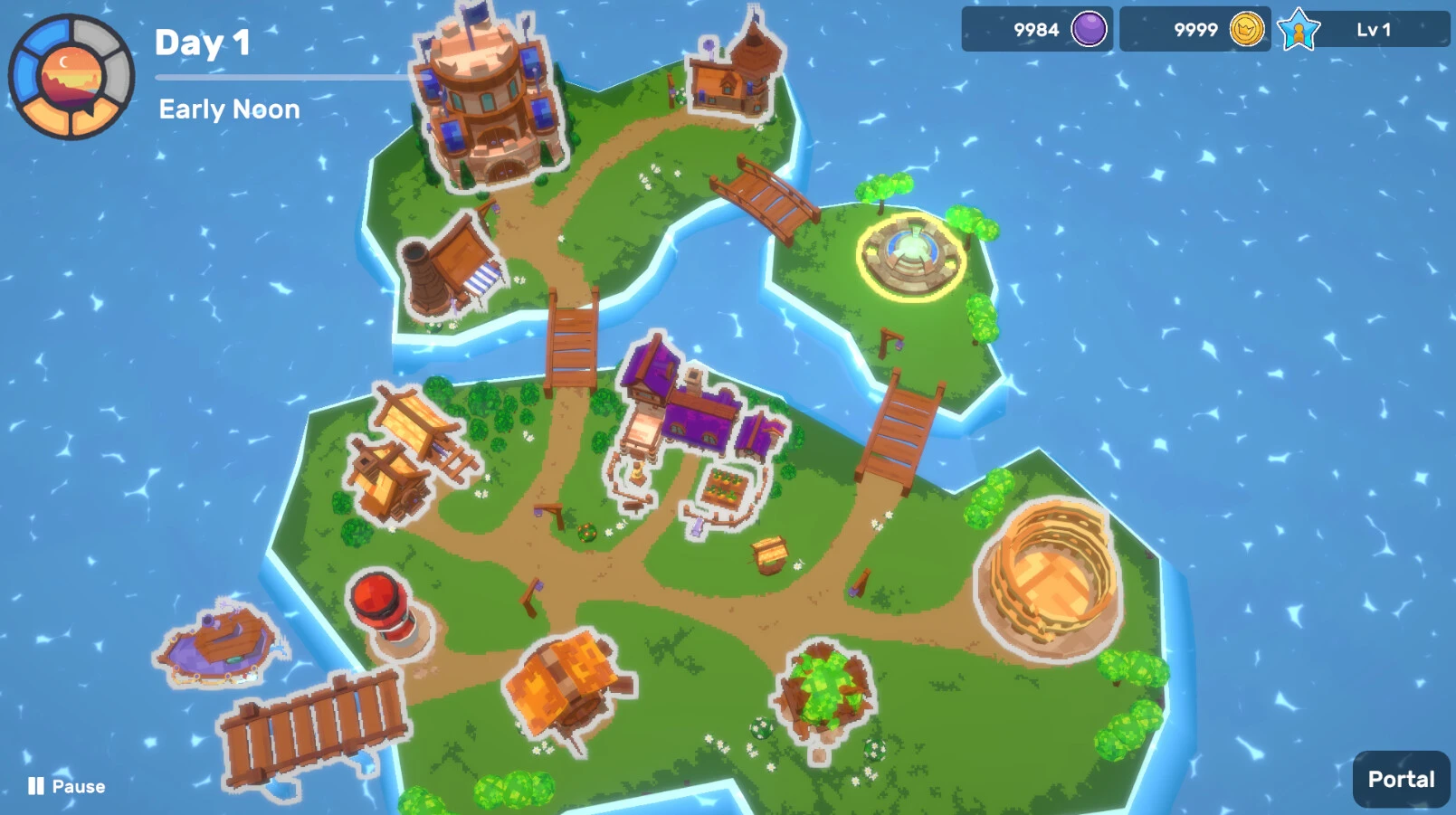Pause the game
The height and width of the screenshot is (815, 1456).
63,786
